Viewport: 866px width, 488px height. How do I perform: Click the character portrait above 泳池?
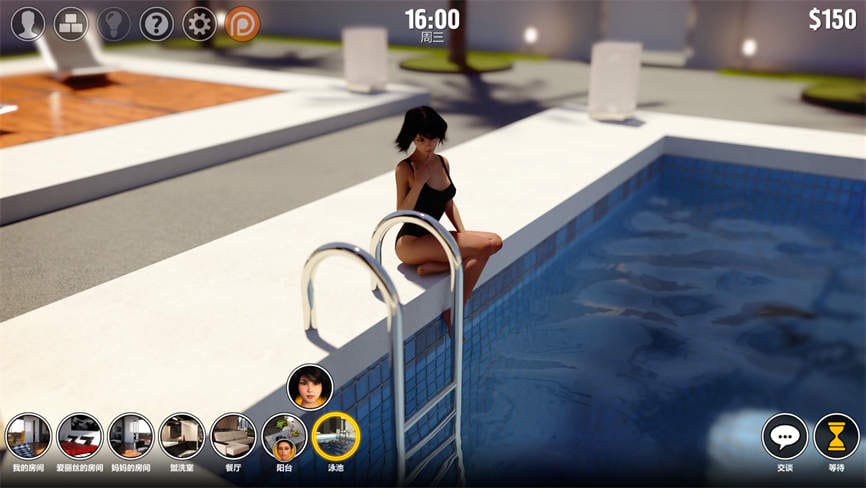tap(310, 387)
